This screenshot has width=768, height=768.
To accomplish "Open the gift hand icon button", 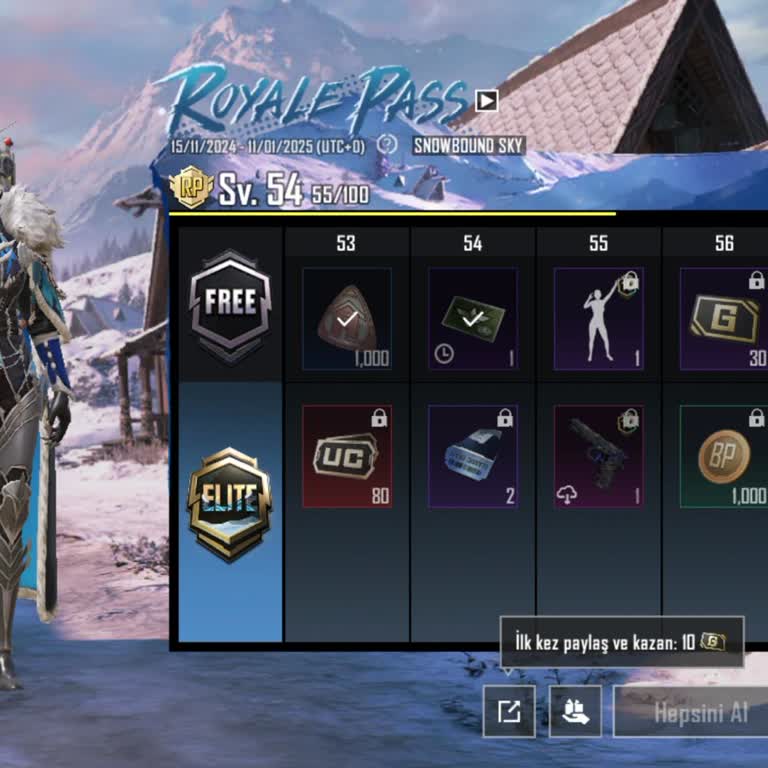I will point(575,711).
